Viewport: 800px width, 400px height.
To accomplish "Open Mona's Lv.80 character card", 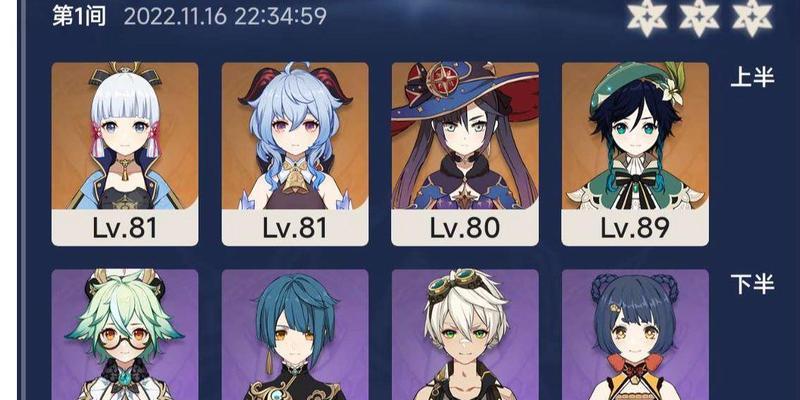I will tap(465, 154).
